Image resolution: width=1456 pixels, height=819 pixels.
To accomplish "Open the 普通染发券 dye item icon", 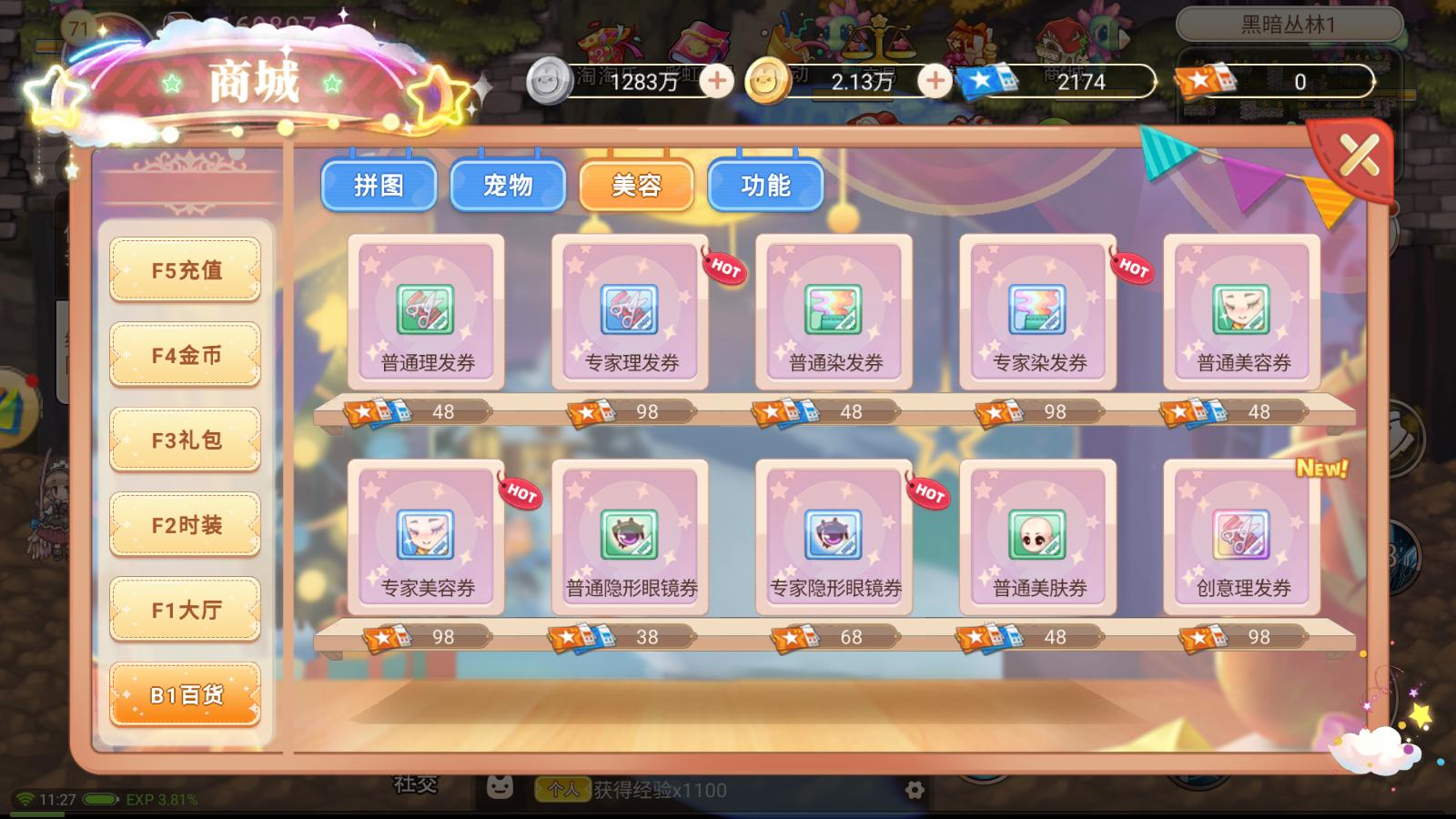I will click(834, 310).
